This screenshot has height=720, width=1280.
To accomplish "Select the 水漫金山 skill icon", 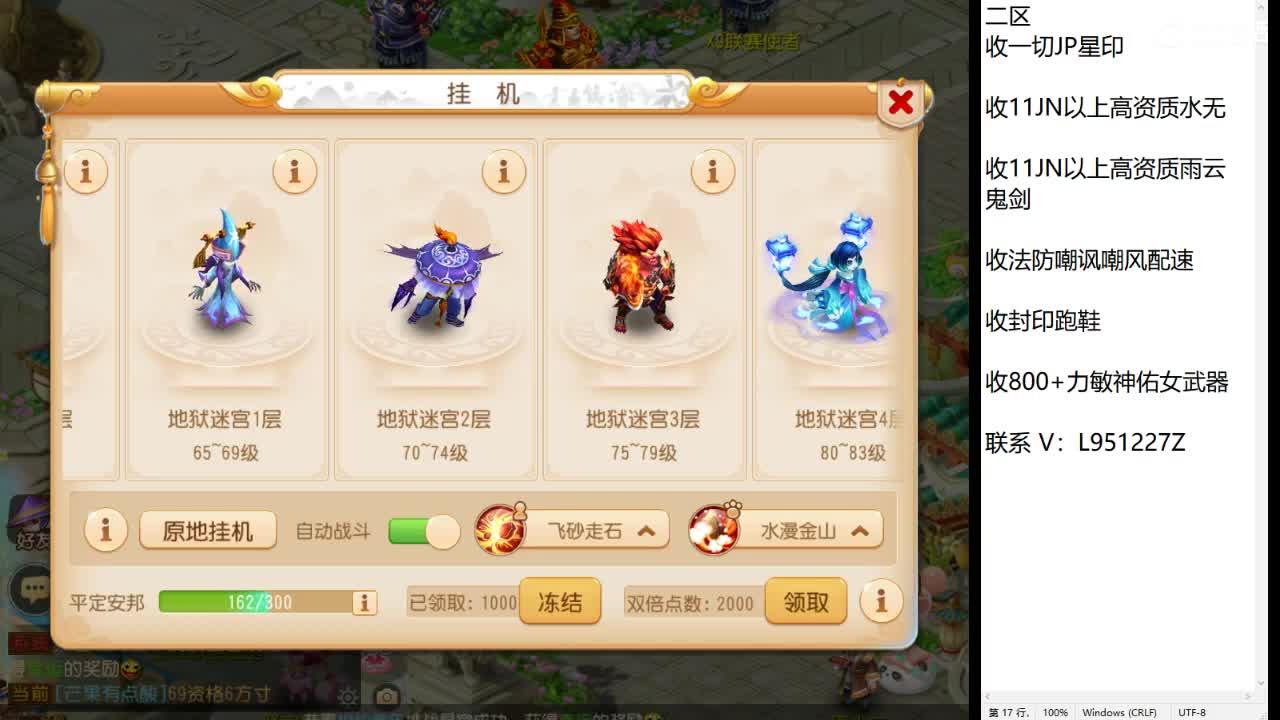I will [715, 532].
